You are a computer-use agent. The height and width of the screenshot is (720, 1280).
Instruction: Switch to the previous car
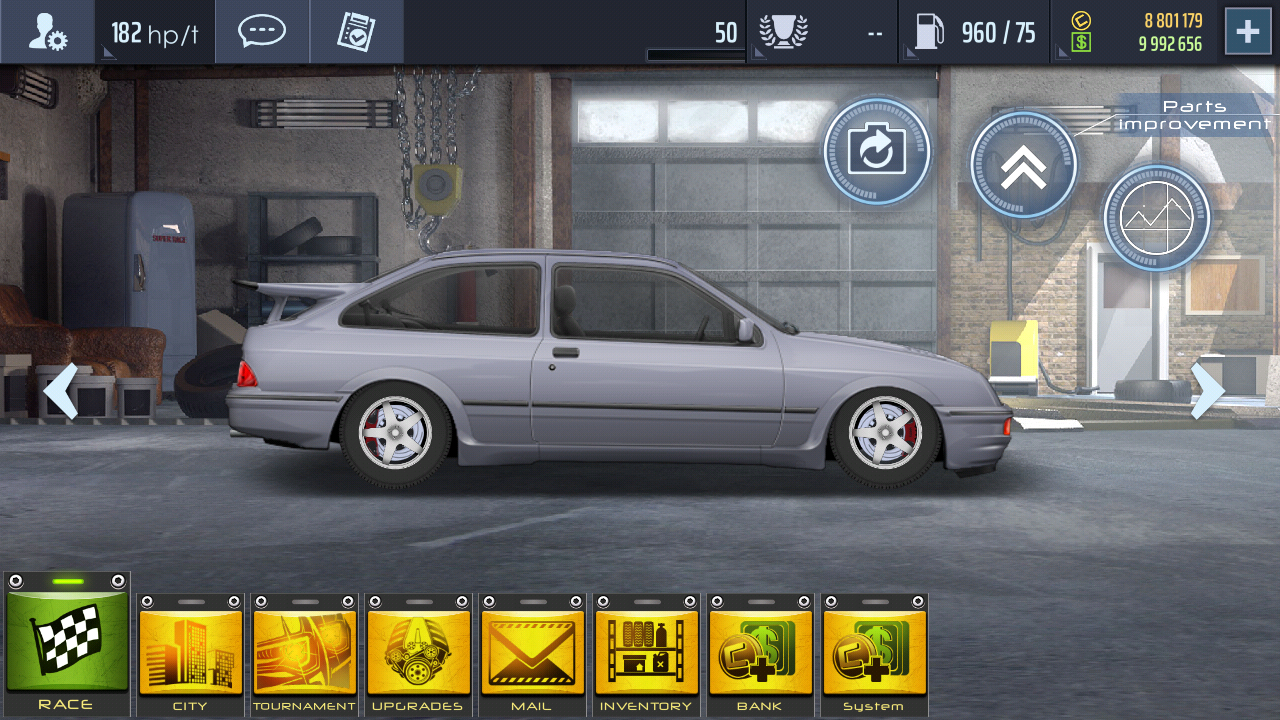point(60,391)
